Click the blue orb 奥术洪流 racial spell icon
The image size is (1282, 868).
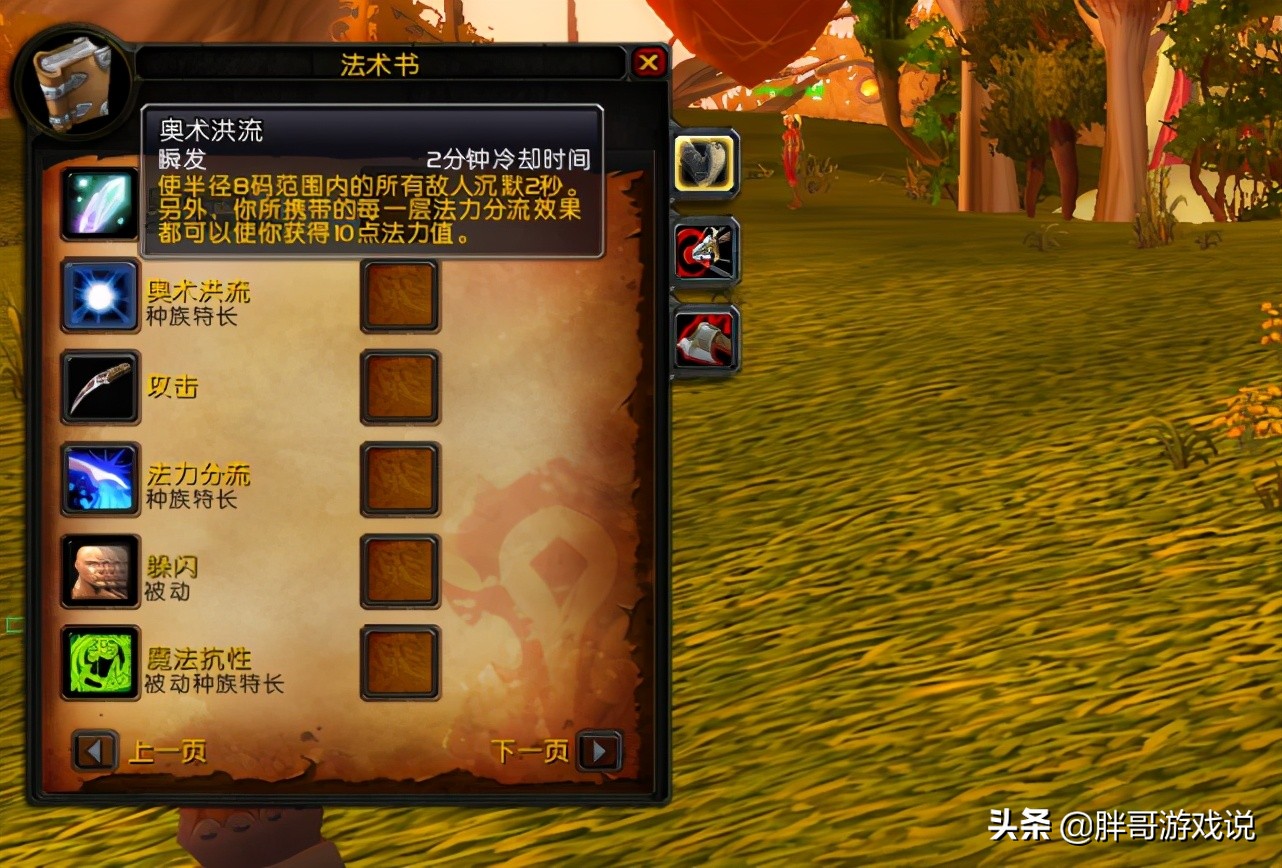(x=100, y=297)
